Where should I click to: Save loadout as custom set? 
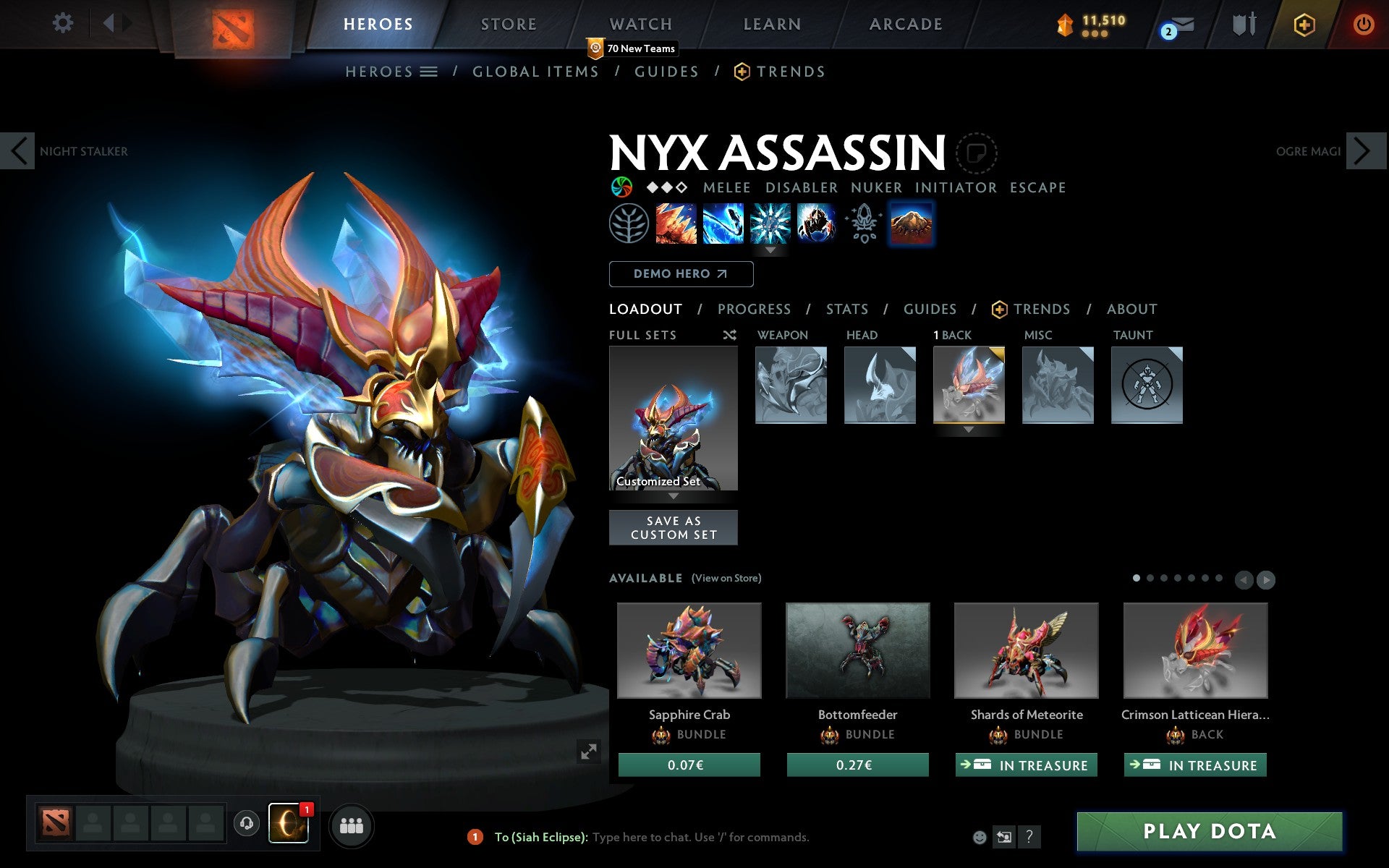point(674,528)
